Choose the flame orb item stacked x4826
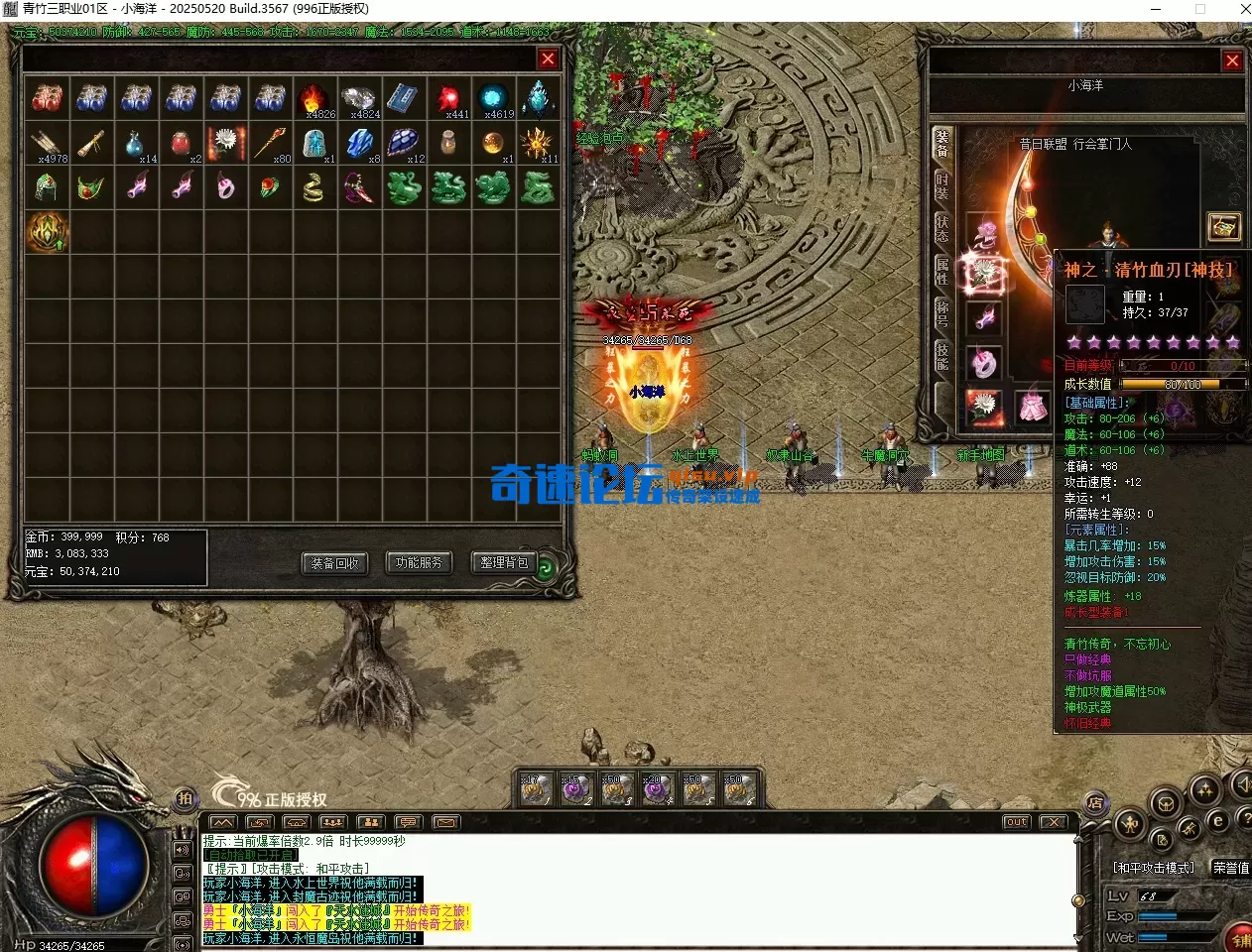This screenshot has width=1252, height=952. [x=313, y=98]
